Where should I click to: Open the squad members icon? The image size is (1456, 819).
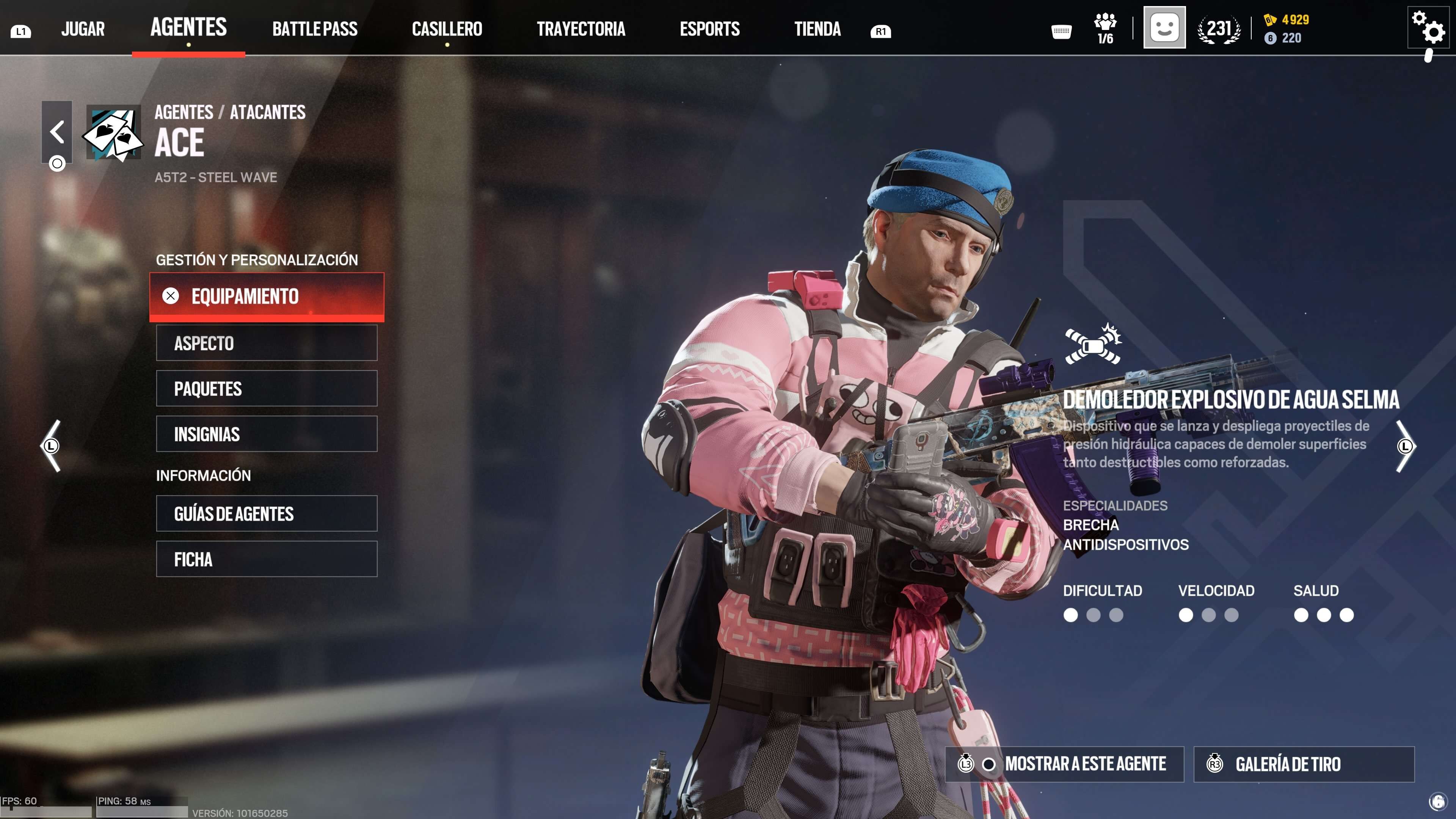click(x=1105, y=28)
